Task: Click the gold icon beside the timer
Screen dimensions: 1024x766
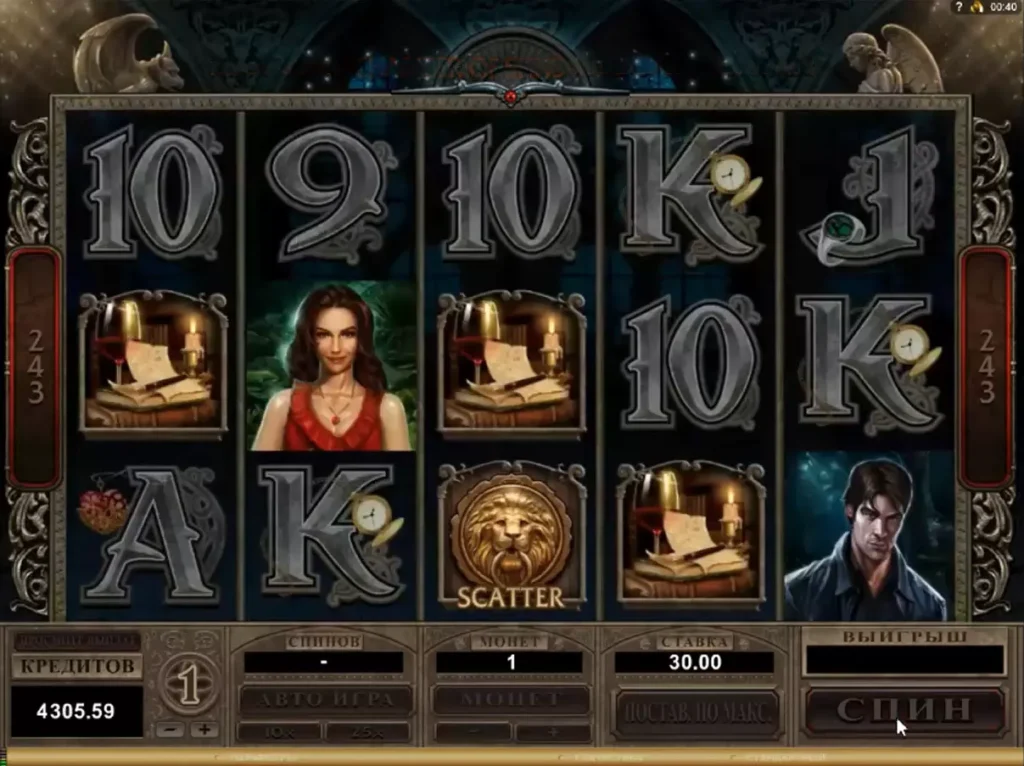Action: pos(976,7)
